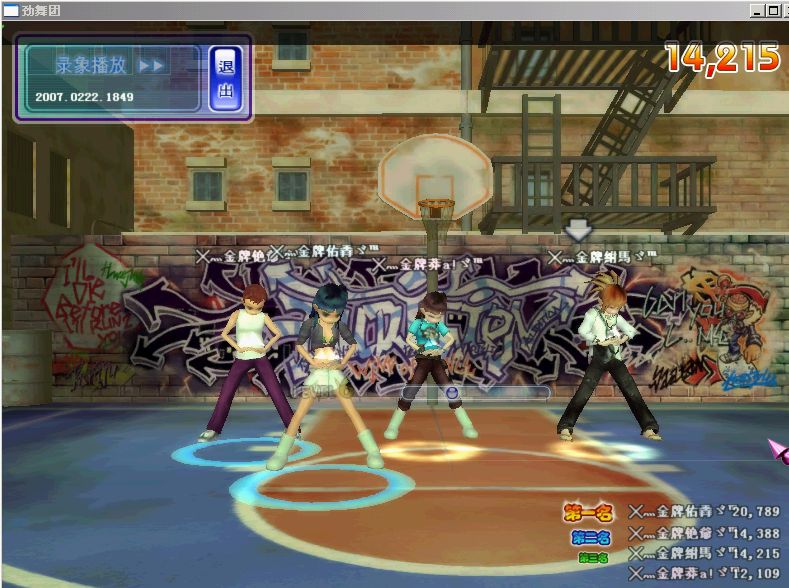Click the 退出 exit button

226,78
